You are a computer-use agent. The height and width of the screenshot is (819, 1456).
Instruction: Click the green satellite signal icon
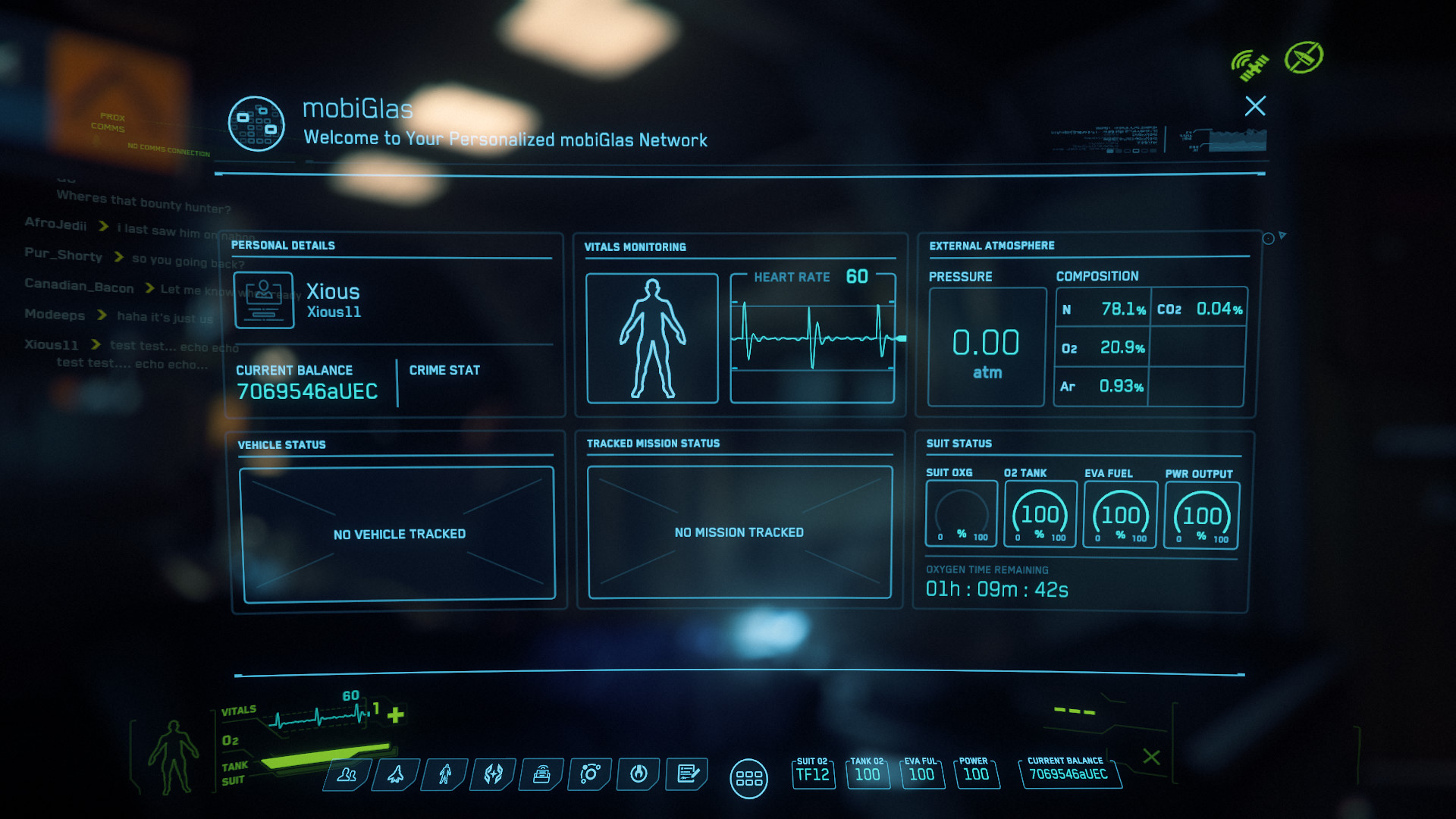[1249, 64]
